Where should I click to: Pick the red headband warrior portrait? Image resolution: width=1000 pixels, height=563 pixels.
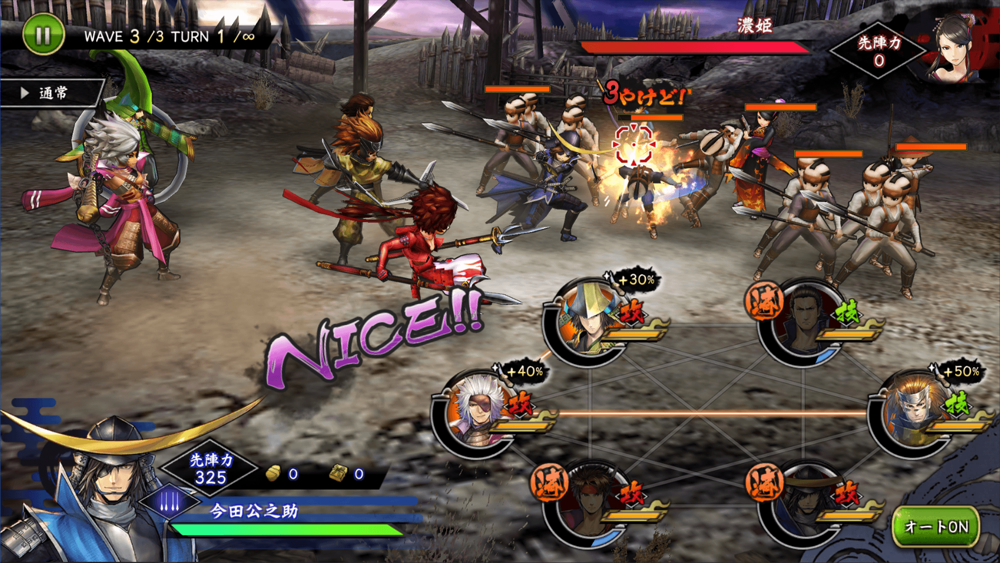(588, 500)
